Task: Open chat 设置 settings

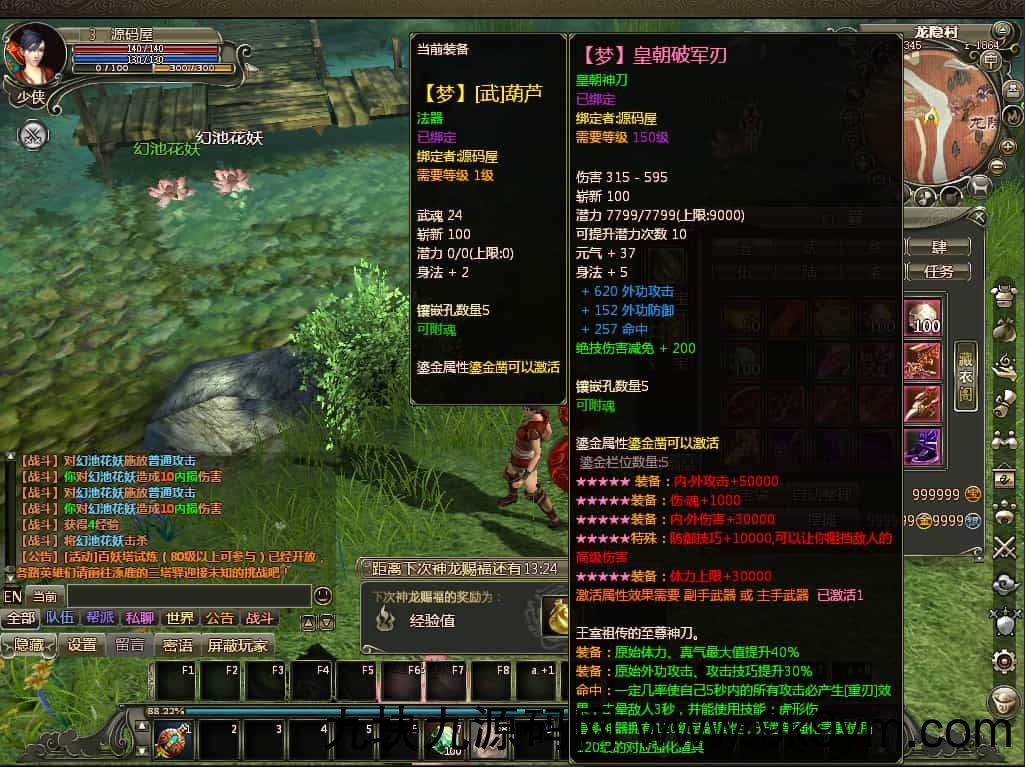Action: coord(82,646)
